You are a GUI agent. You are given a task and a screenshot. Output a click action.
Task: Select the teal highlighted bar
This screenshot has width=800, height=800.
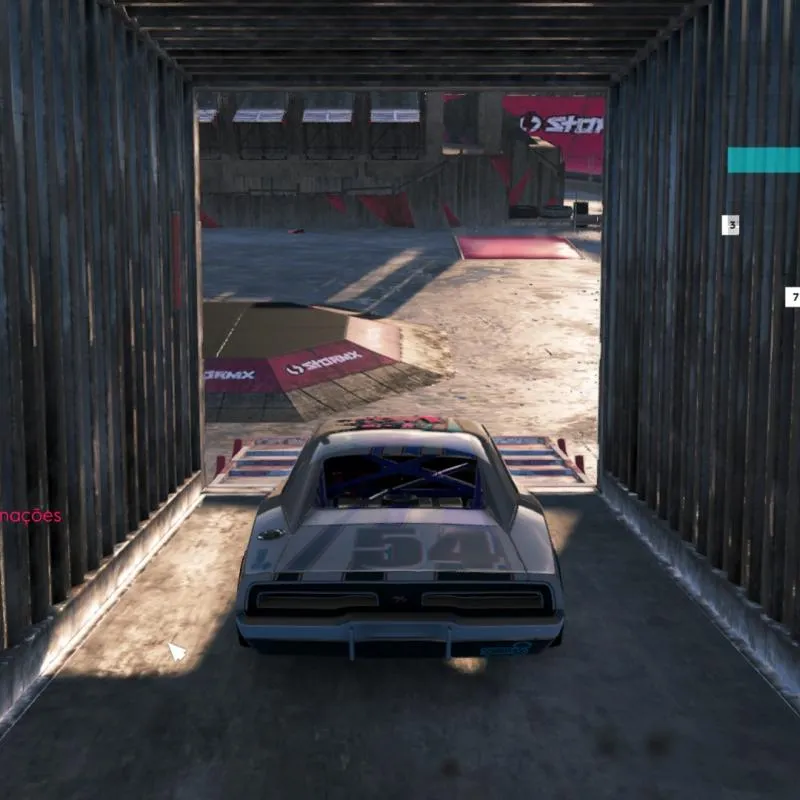click(764, 160)
